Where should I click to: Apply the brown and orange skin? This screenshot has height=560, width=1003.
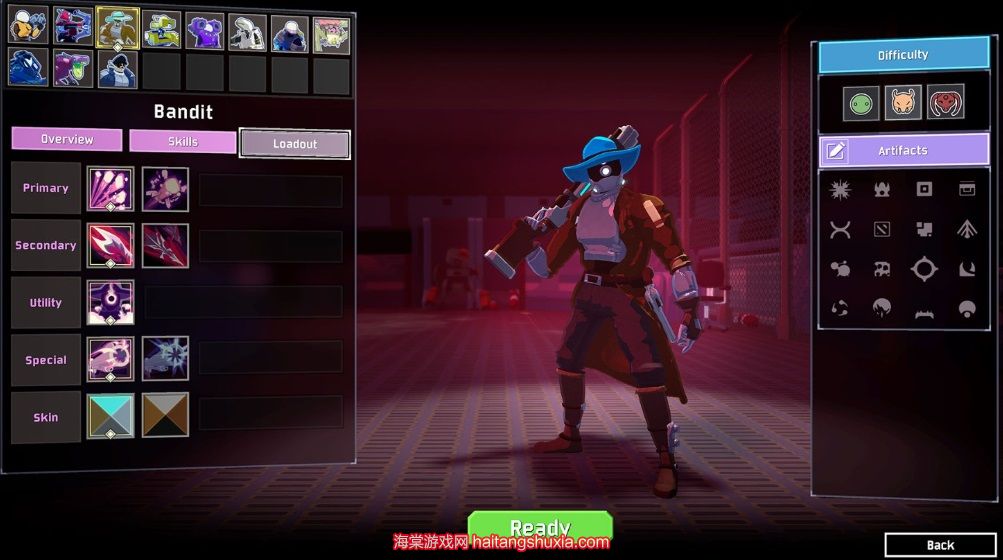point(165,416)
